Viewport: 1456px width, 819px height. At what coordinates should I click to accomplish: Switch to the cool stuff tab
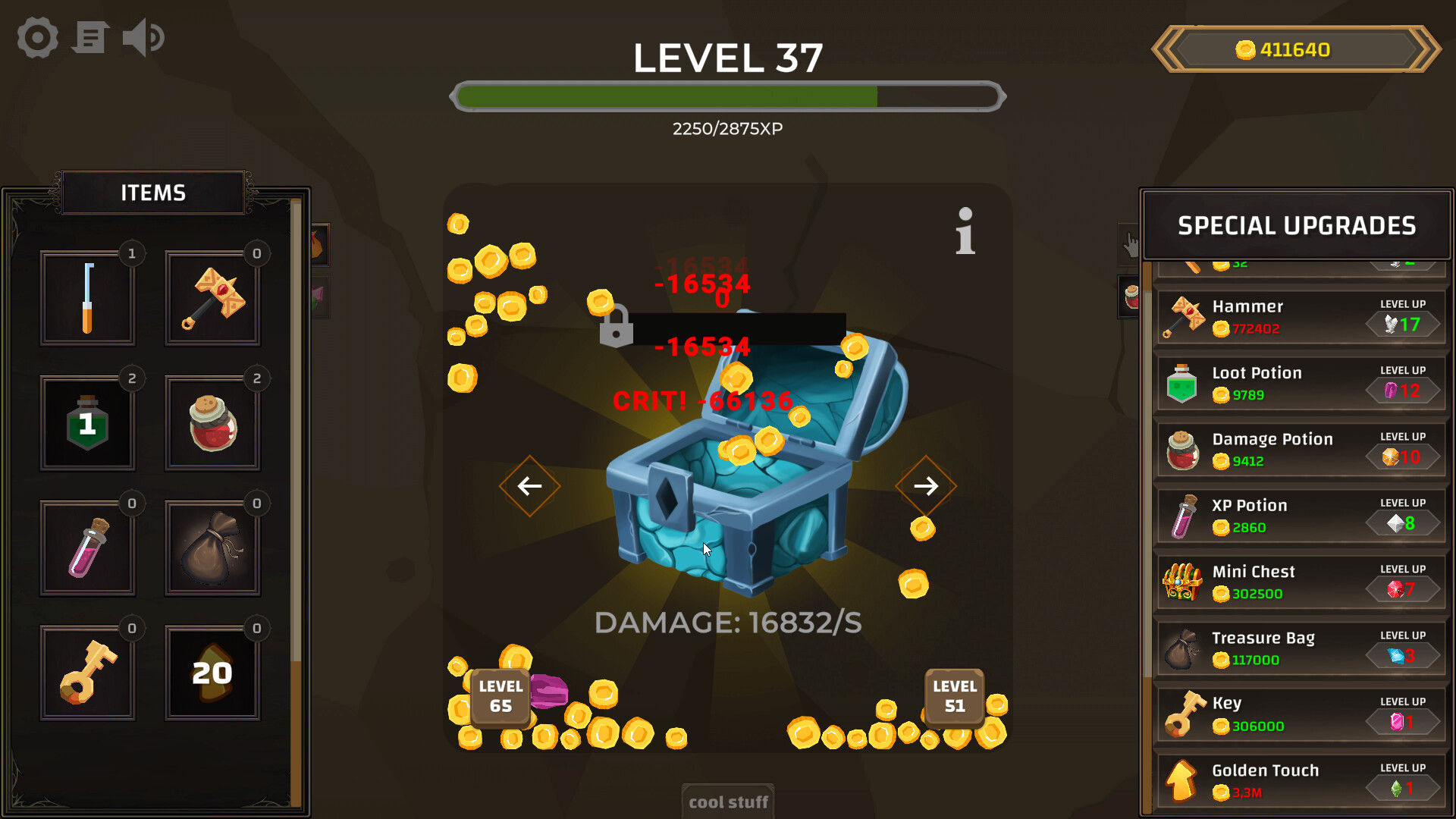(x=727, y=802)
